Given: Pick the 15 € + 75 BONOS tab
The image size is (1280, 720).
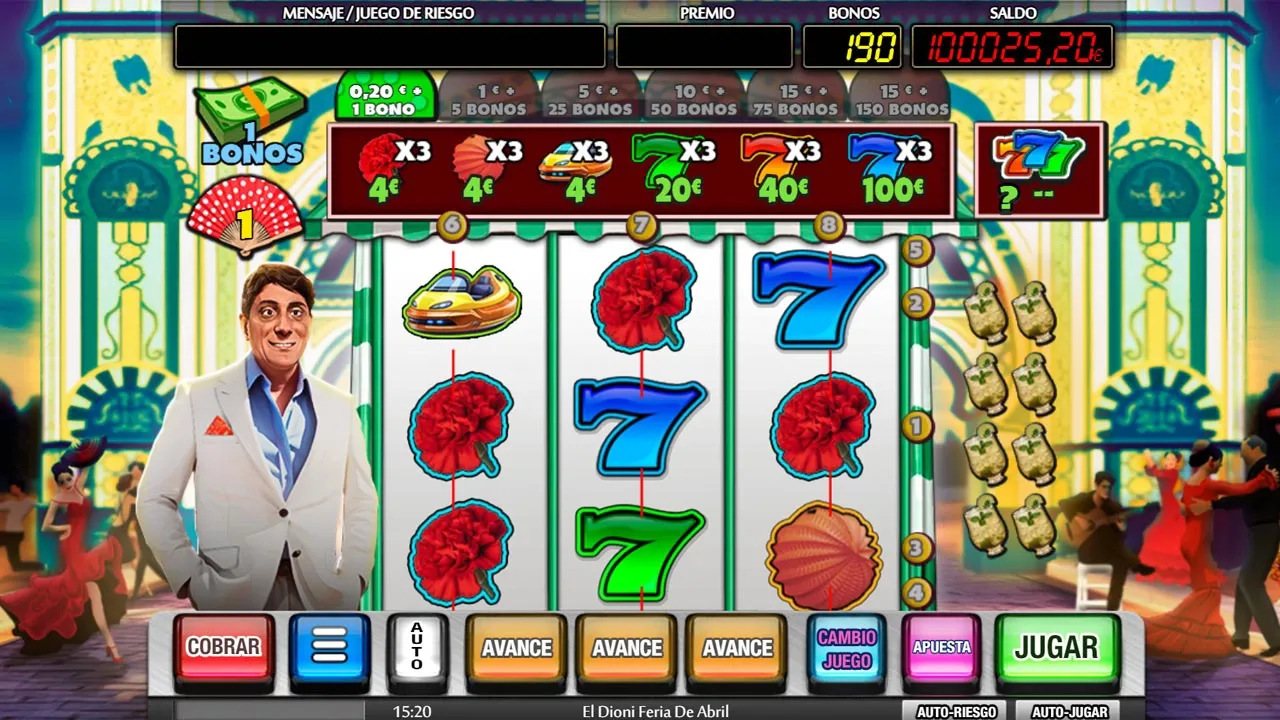Looking at the screenshot, I should 796,99.
